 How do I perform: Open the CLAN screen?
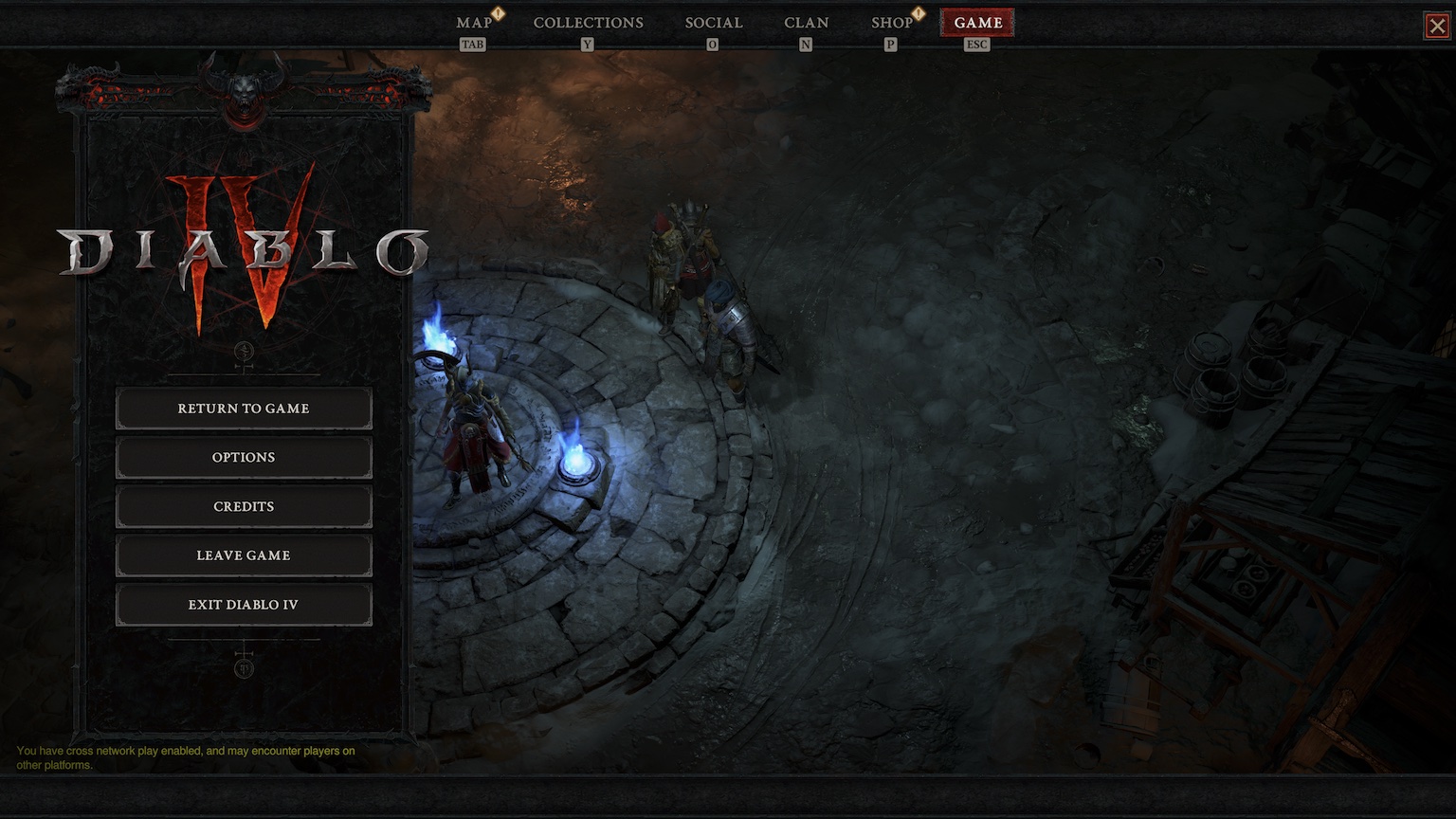pos(806,22)
